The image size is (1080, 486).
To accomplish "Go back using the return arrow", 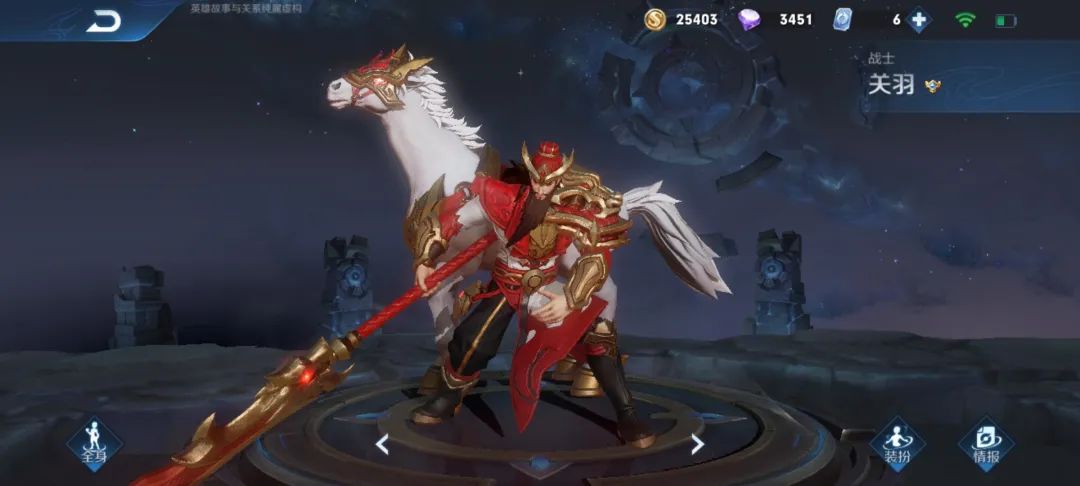I will pos(103,21).
